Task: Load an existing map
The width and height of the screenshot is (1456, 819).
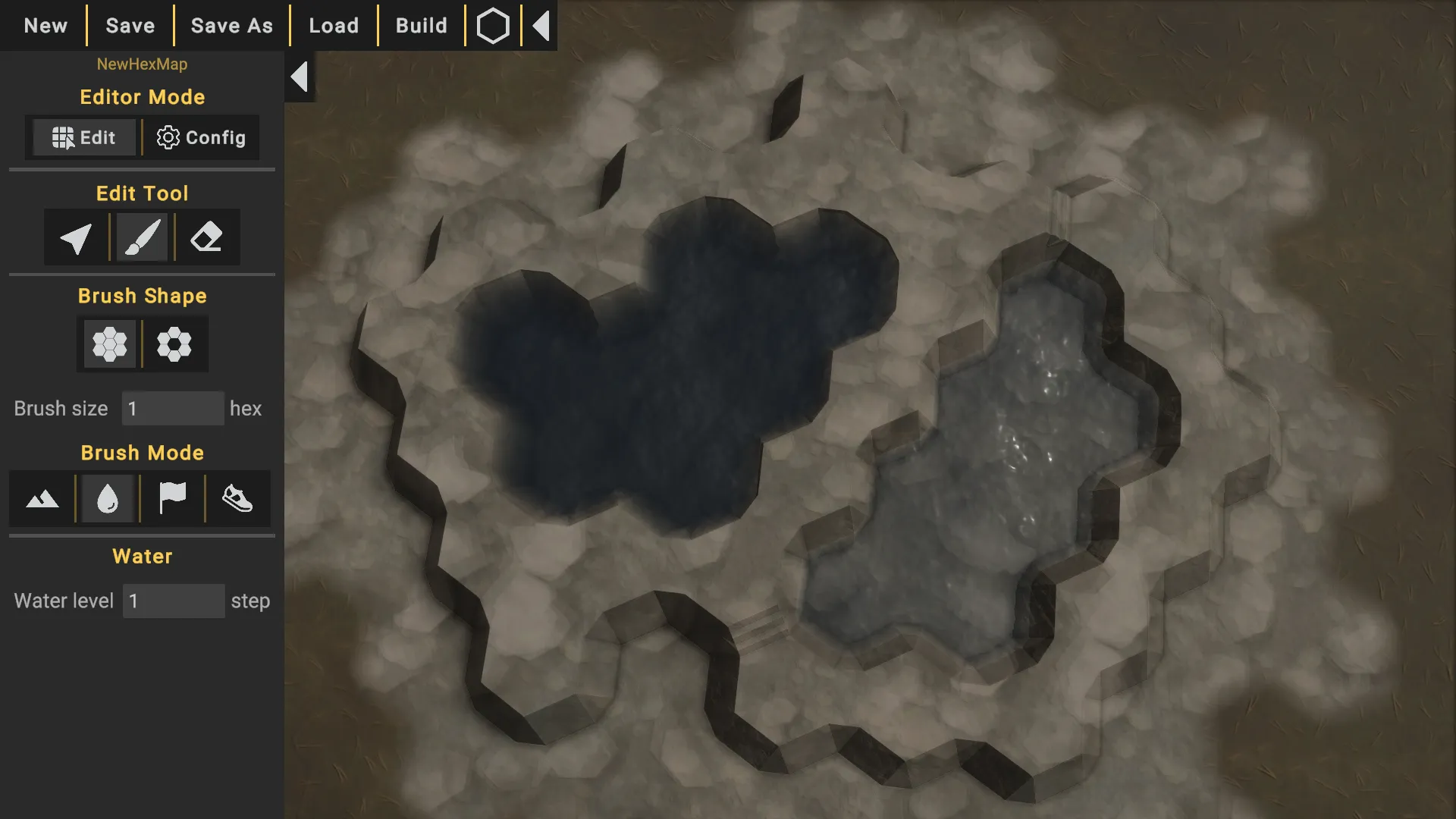Action: point(334,26)
